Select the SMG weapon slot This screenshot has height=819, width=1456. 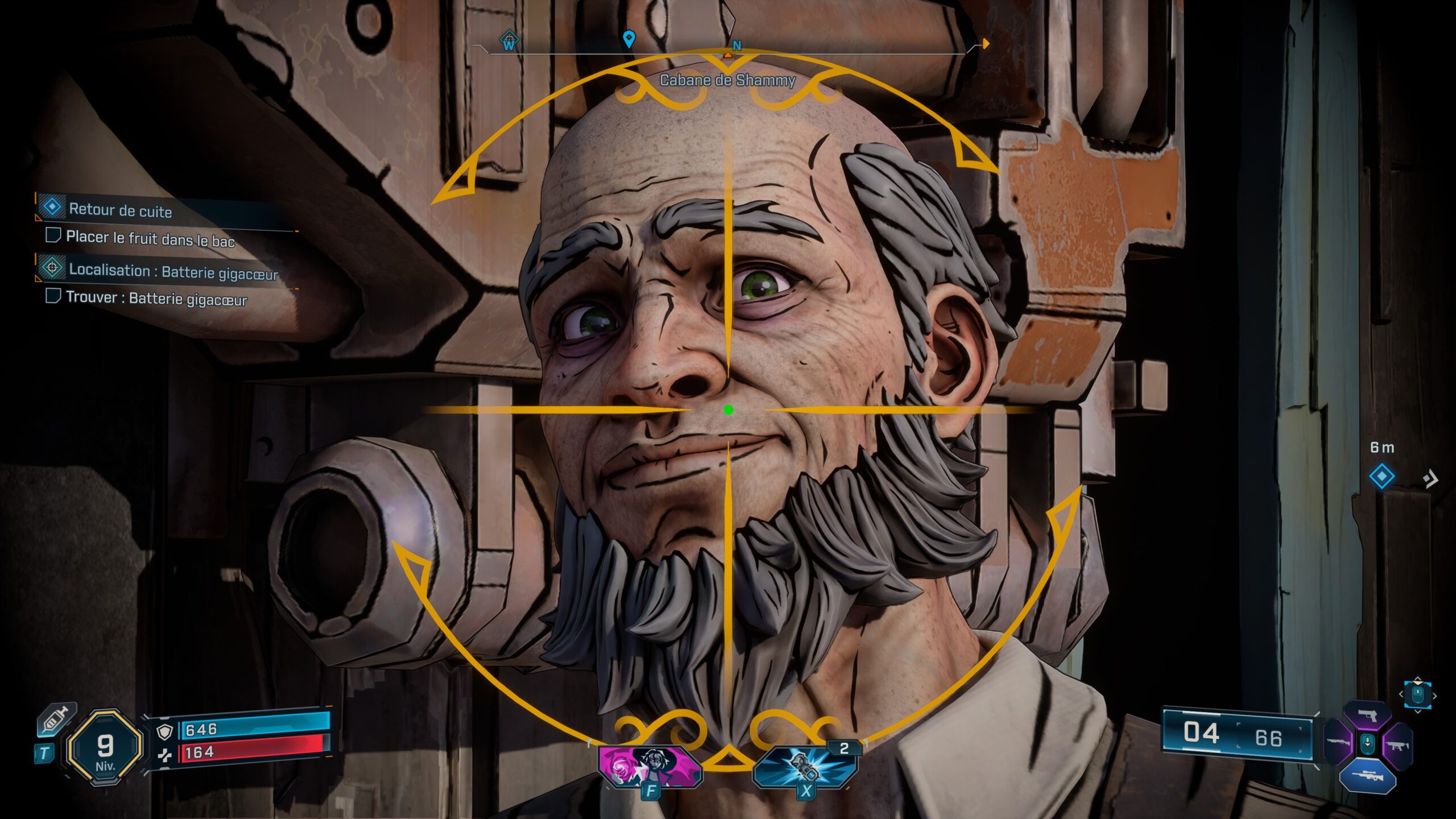pyautogui.click(x=1398, y=746)
